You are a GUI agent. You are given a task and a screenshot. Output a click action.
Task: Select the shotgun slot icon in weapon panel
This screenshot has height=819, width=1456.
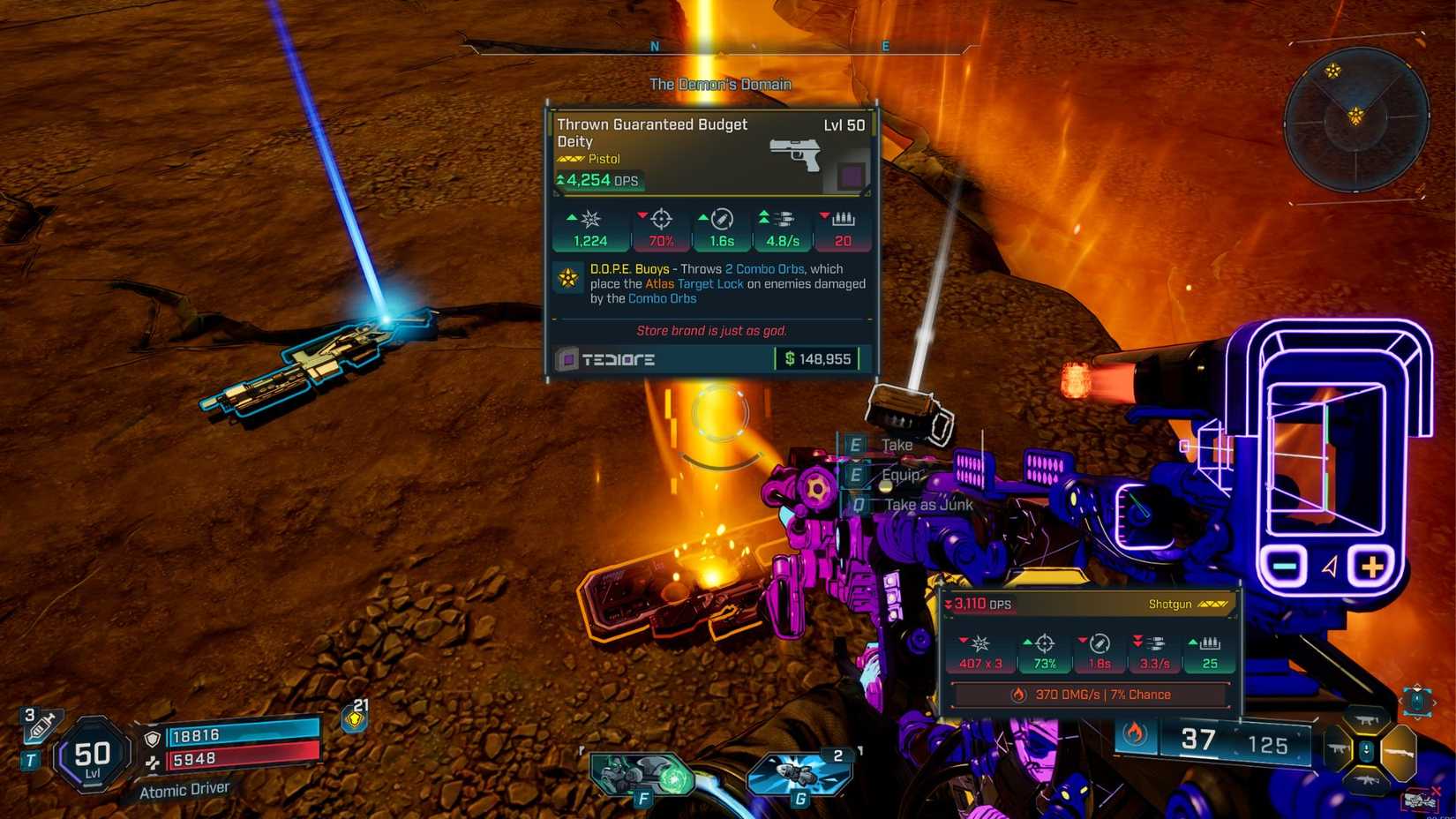tap(1400, 753)
